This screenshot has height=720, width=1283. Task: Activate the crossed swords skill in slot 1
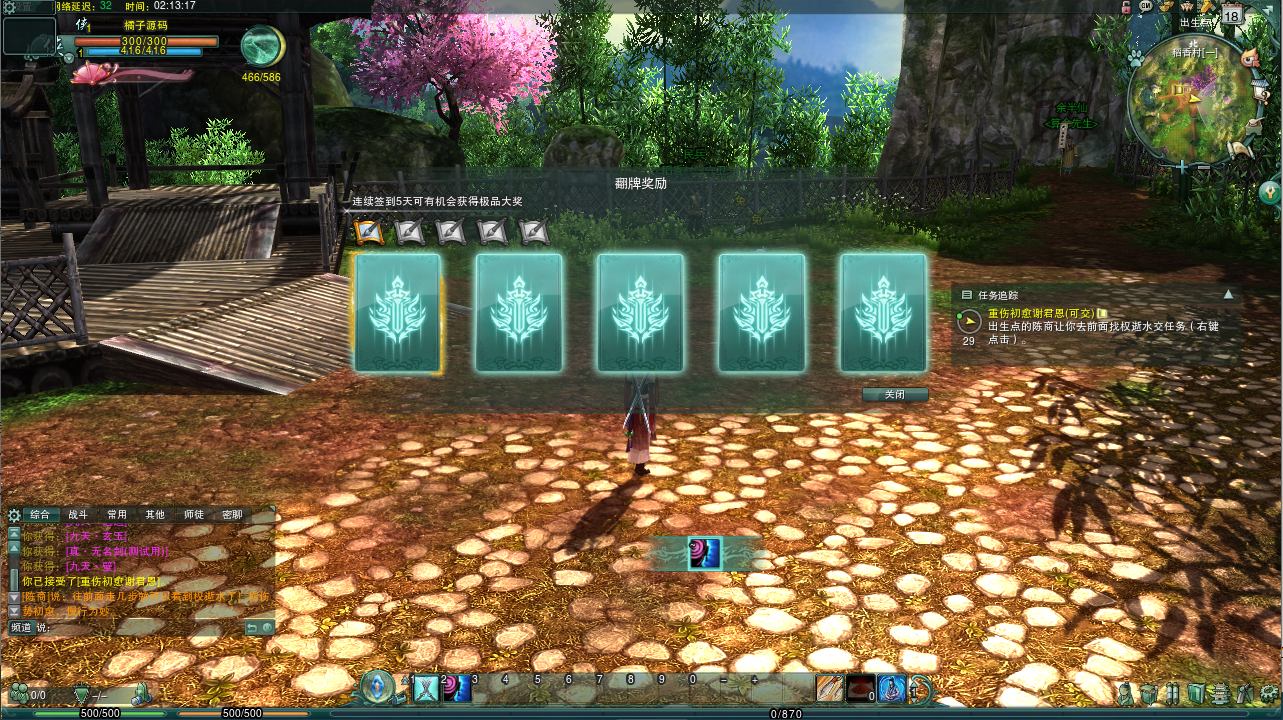427,689
